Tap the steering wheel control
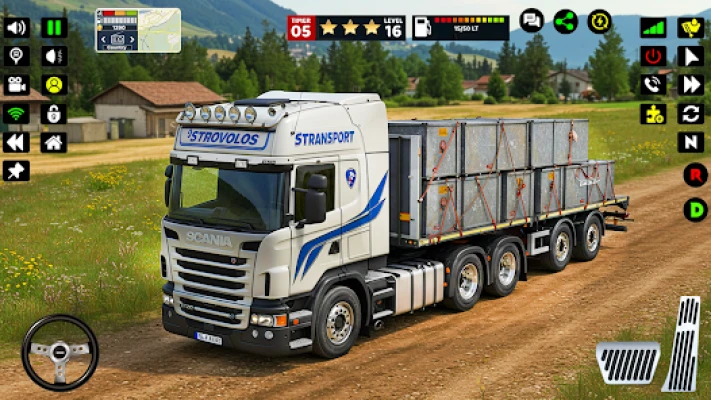Viewport: 711px width, 400px height. click(60, 352)
